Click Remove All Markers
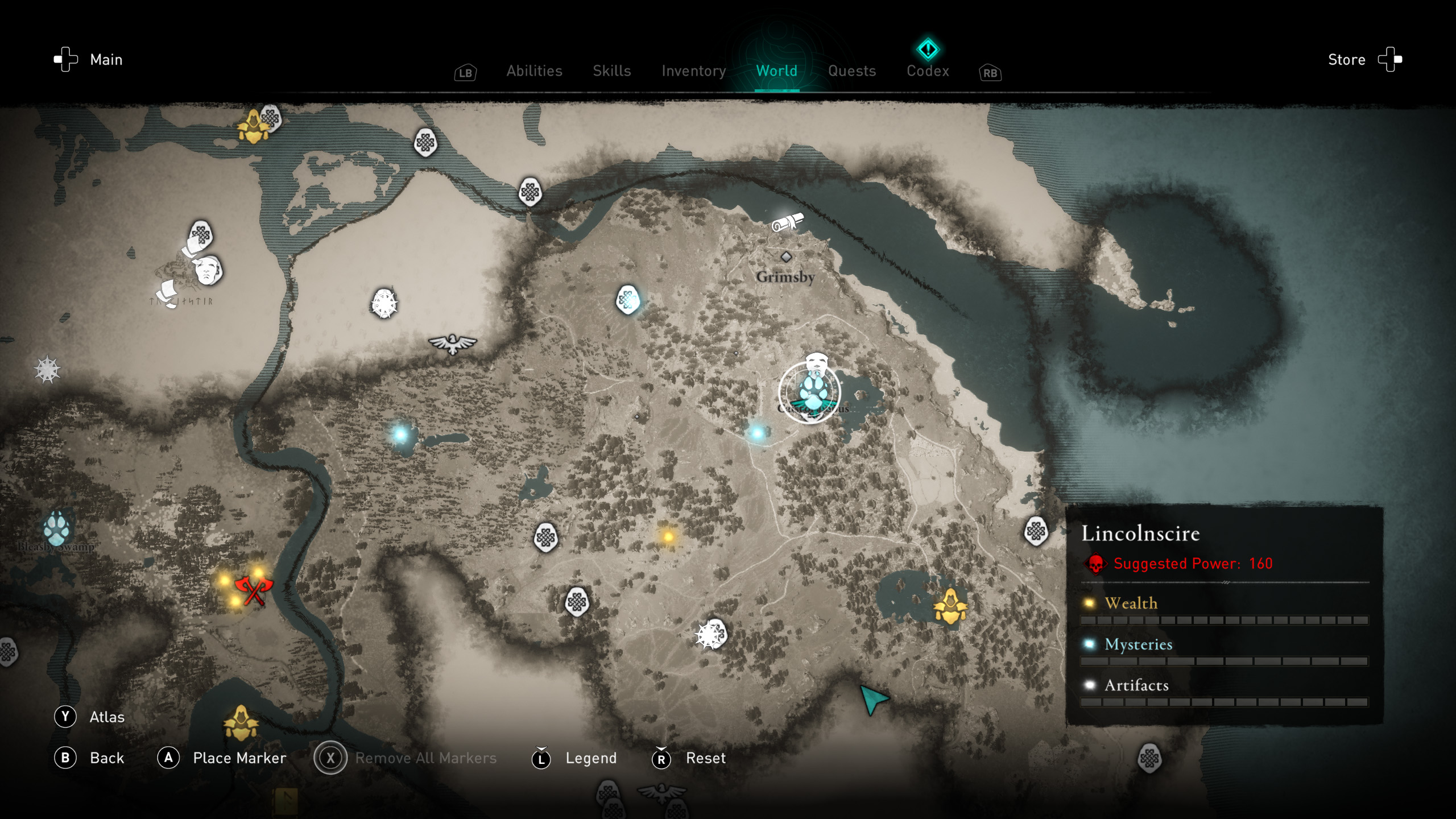 (x=425, y=758)
